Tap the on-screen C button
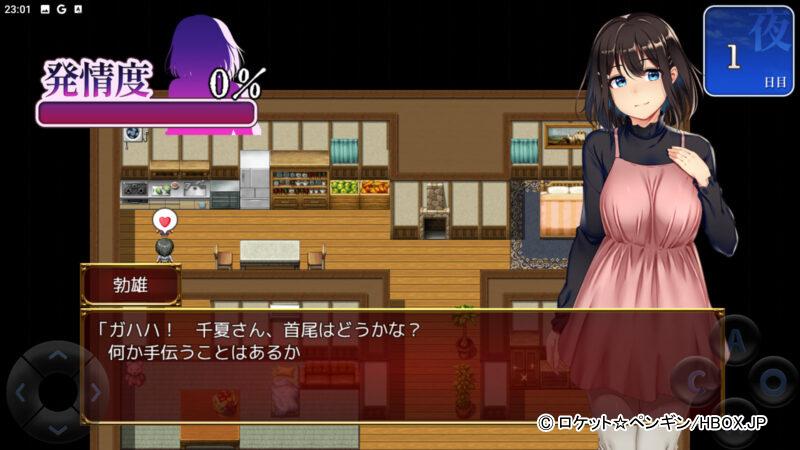Screen dimensions: 800x450 click(696, 380)
